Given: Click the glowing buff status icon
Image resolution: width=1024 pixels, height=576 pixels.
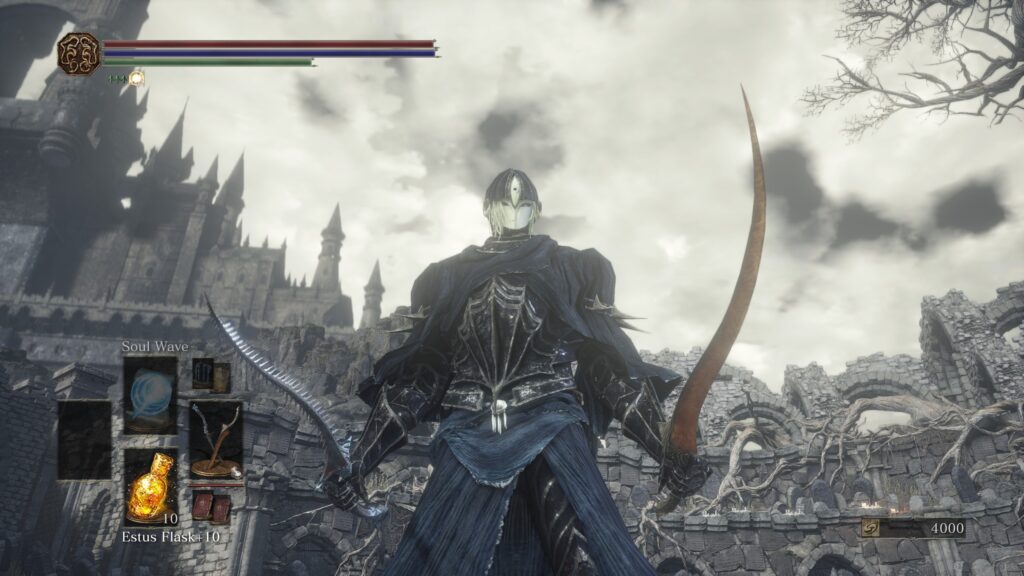Looking at the screenshot, I should (x=136, y=77).
